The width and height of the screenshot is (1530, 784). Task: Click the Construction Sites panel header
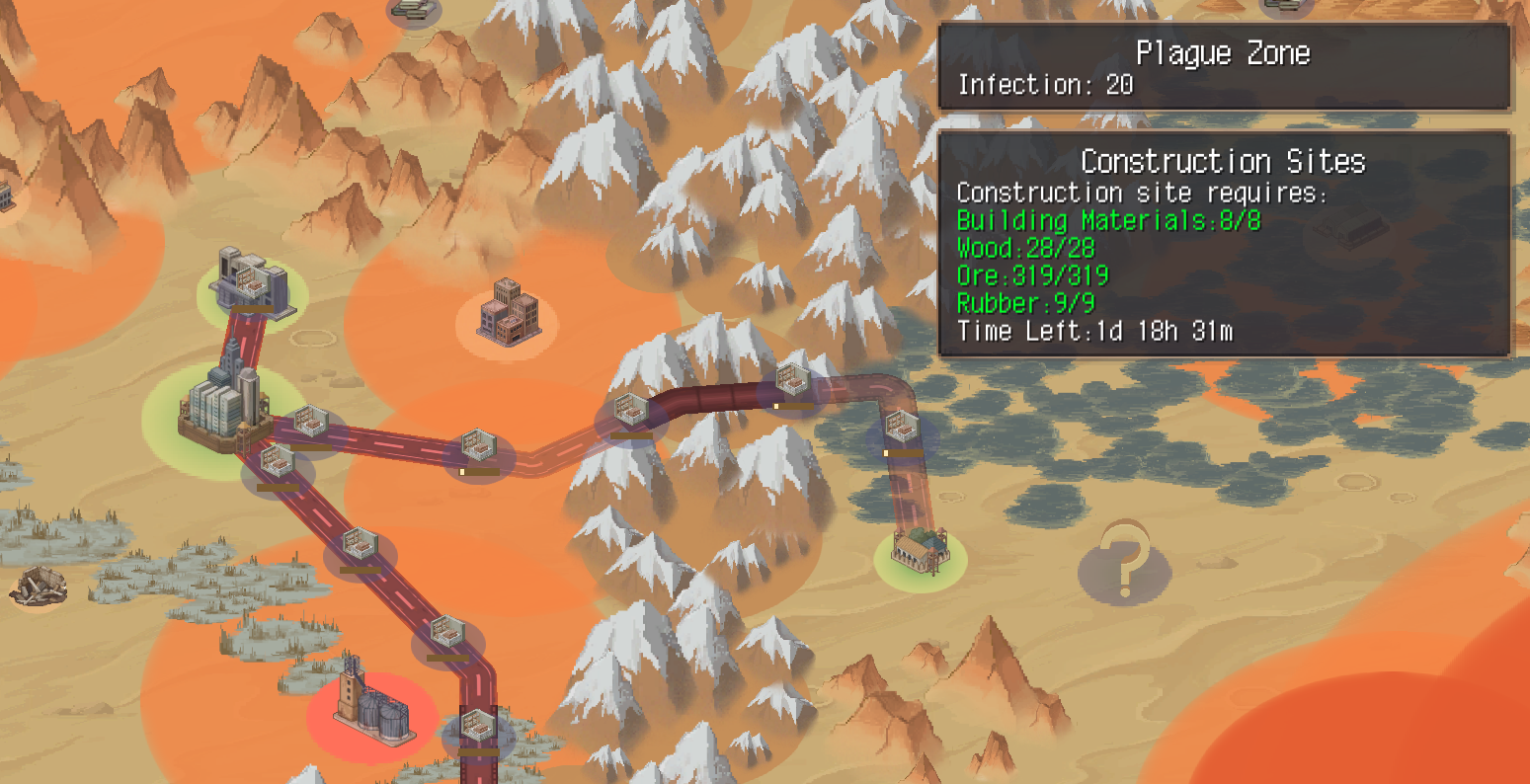(x=1225, y=160)
